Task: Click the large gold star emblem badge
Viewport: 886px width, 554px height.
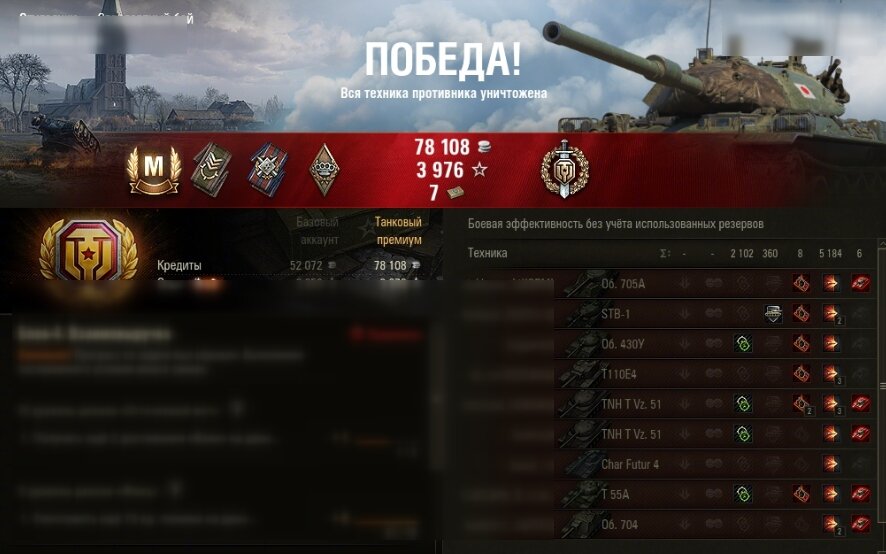Action: (x=88, y=248)
